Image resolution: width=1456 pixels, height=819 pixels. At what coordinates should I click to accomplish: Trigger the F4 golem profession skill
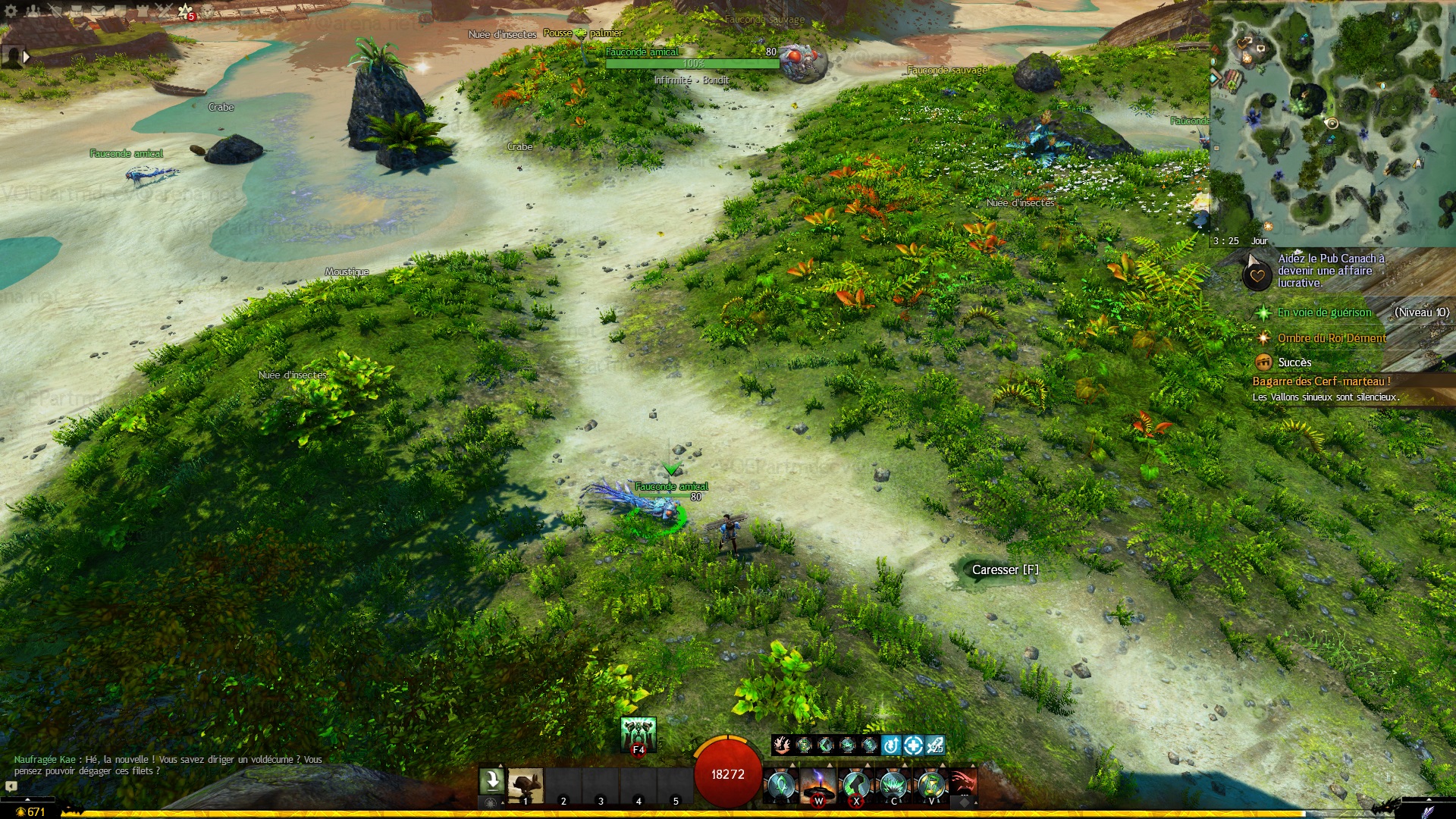(638, 734)
